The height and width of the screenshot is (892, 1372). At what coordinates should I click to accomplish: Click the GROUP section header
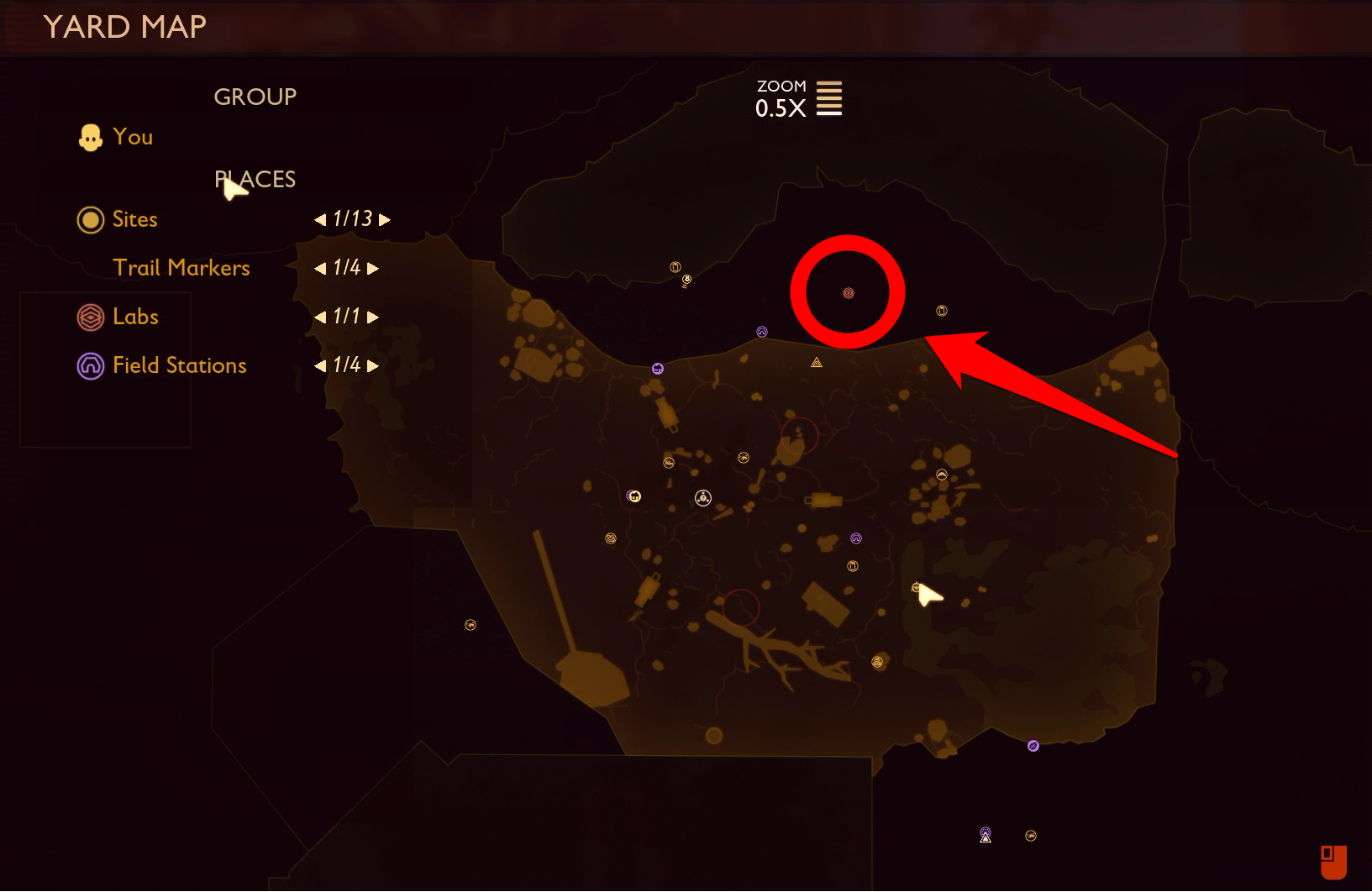pos(255,96)
